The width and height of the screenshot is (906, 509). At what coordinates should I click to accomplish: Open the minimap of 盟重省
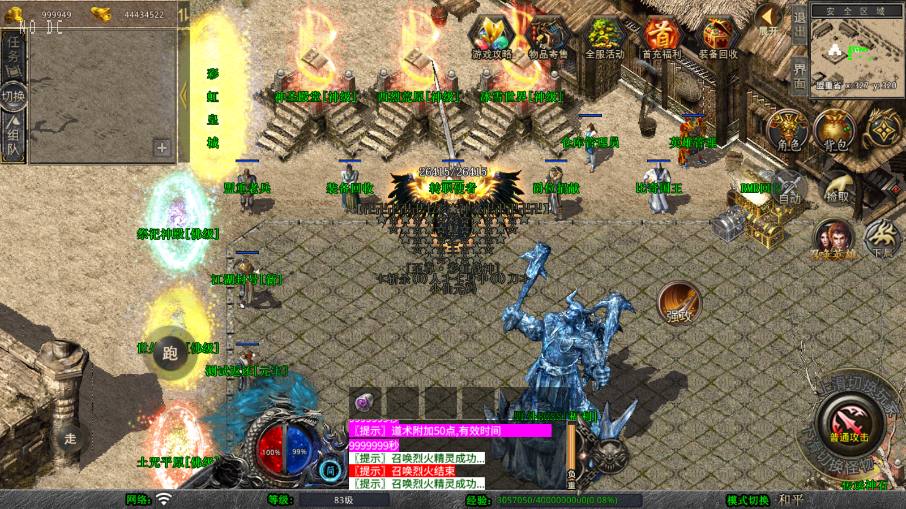(857, 52)
